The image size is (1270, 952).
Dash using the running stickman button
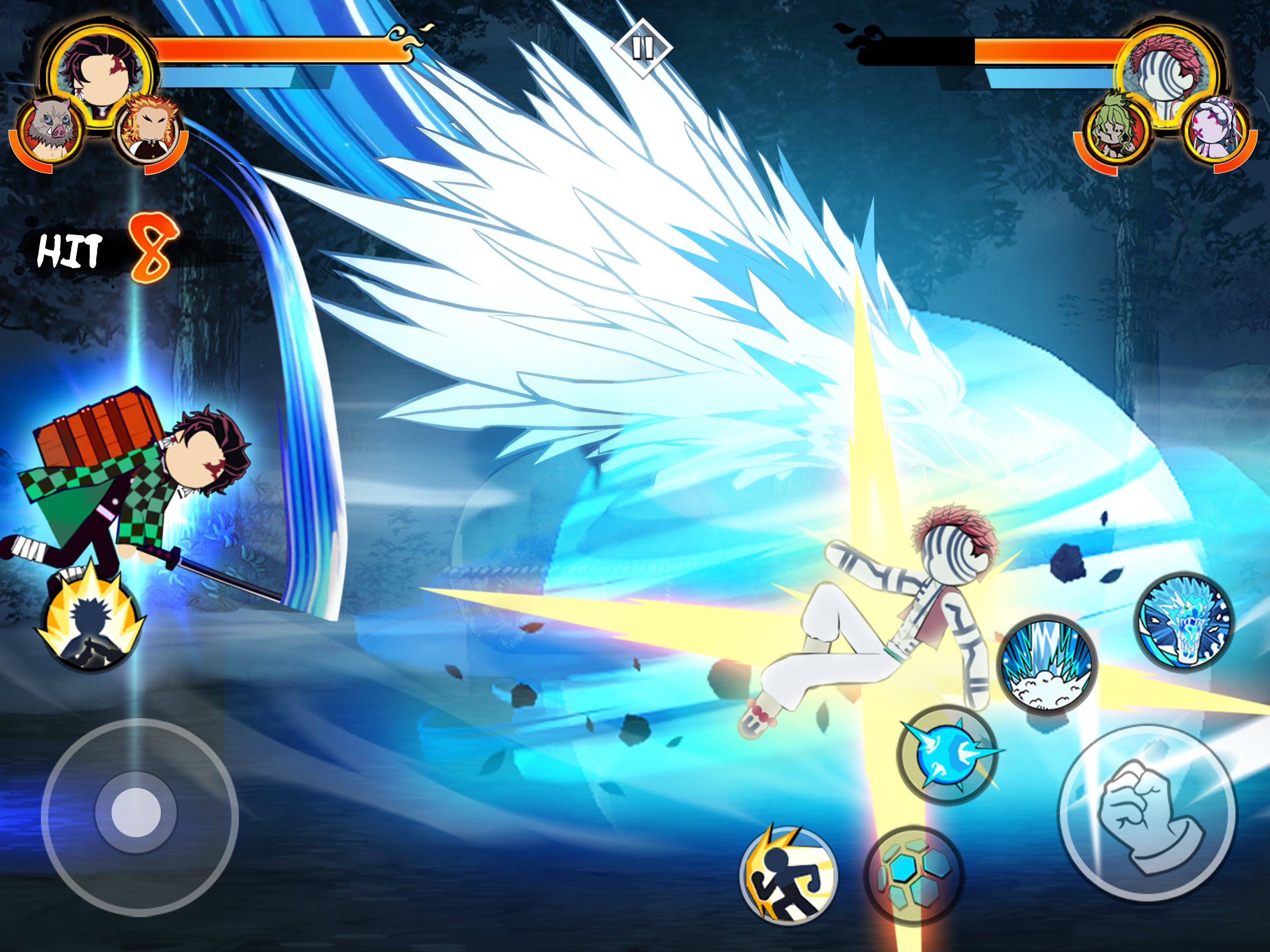(x=789, y=874)
